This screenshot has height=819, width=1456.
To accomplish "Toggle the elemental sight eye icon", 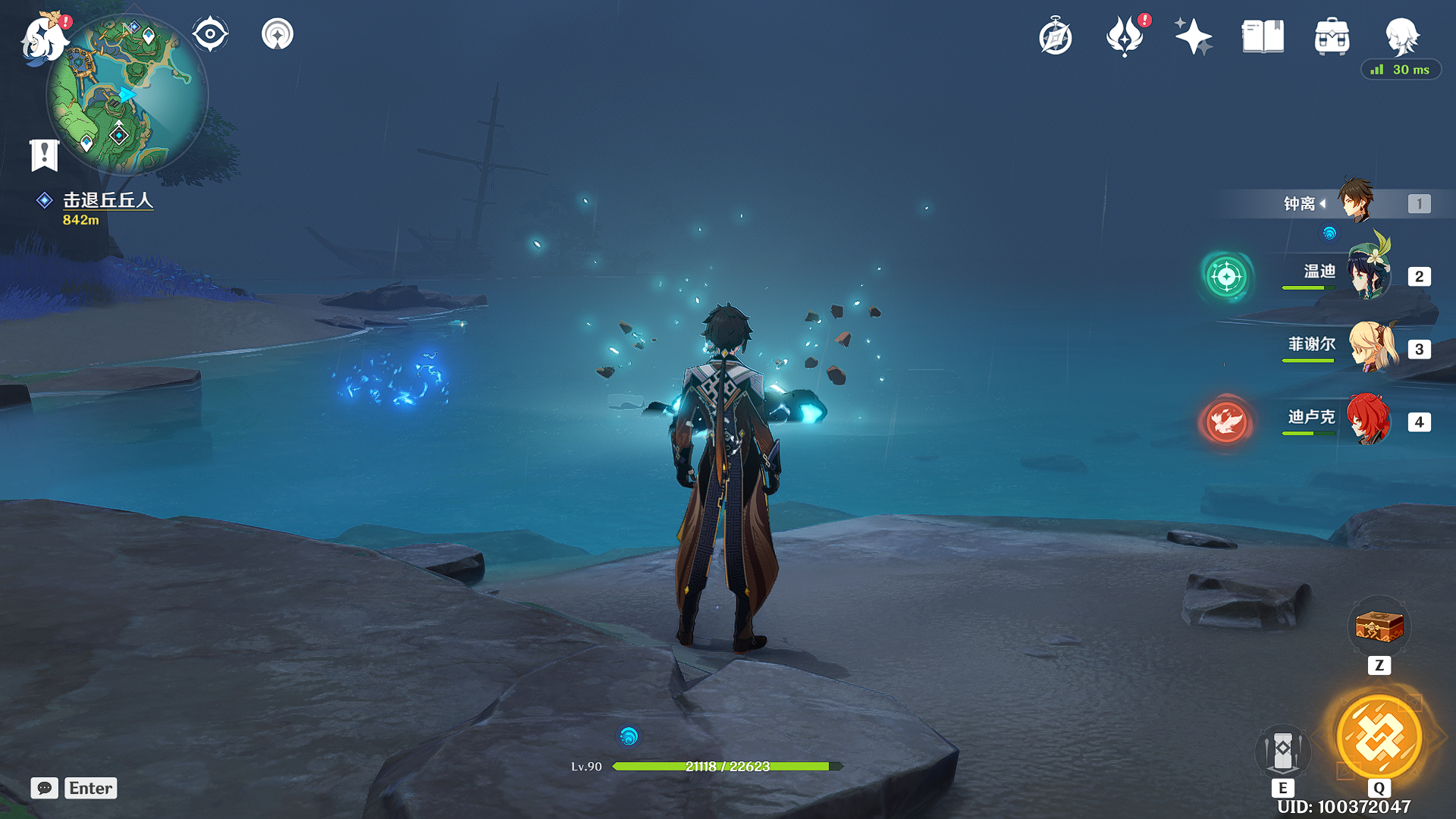I will (210, 35).
